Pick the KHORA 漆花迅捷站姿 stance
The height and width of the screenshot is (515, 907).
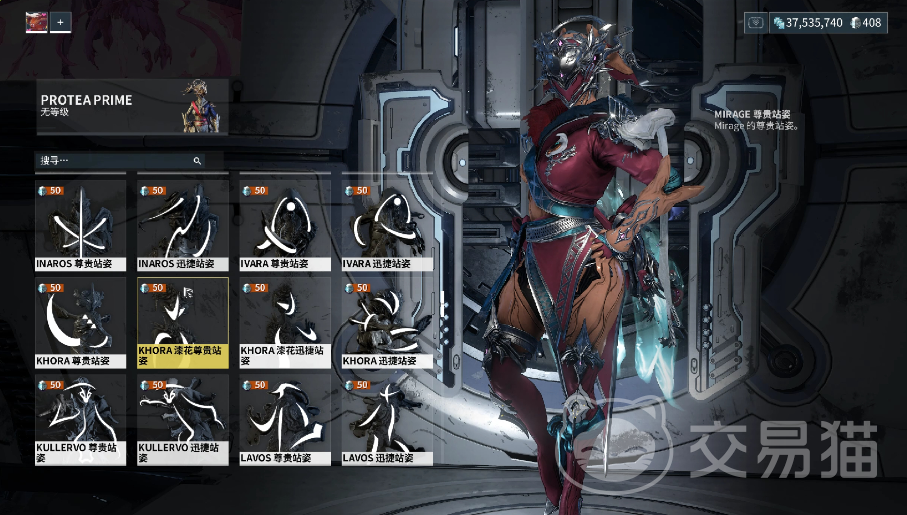(x=284, y=322)
